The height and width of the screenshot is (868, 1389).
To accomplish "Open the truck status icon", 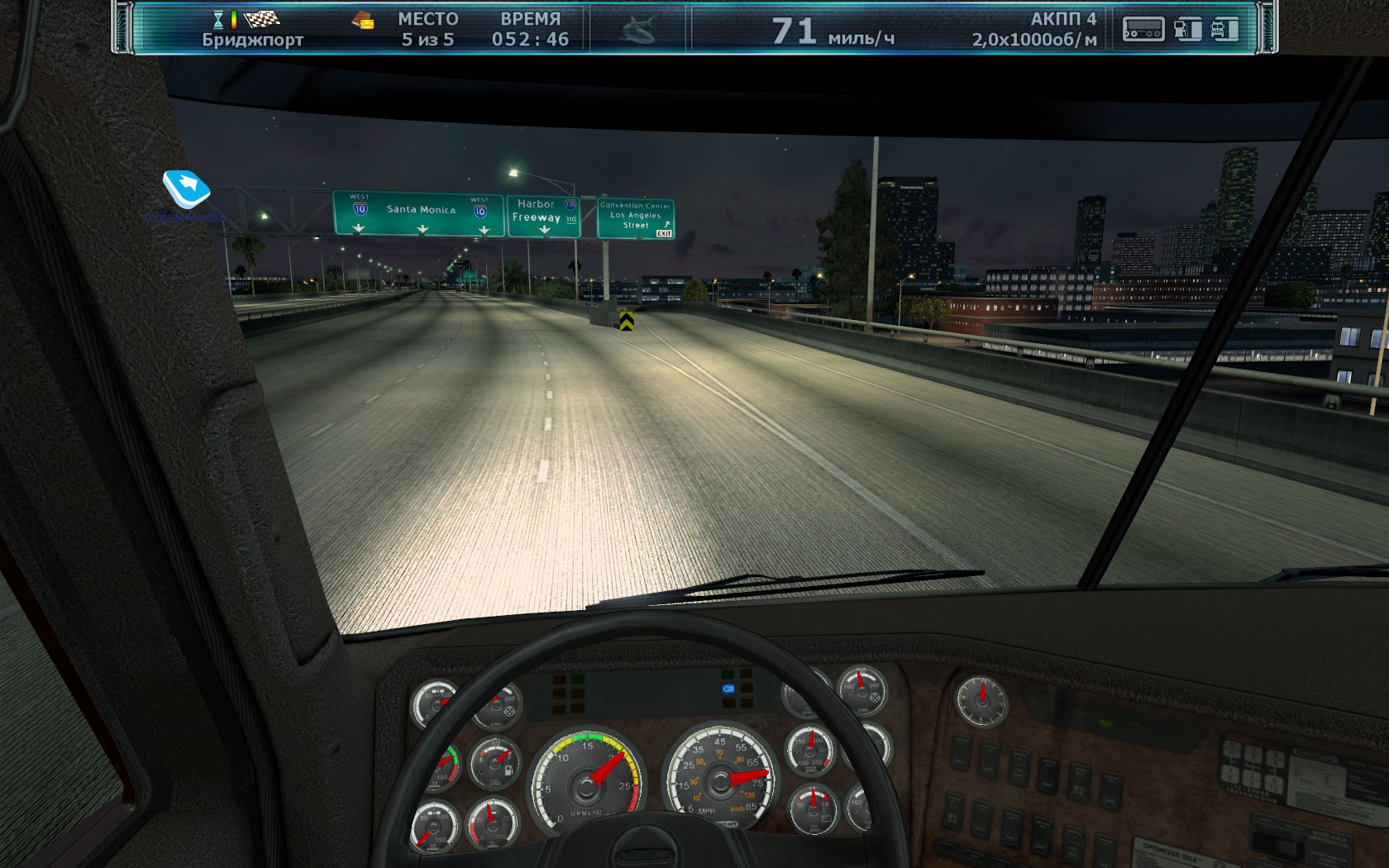I will coord(1224,30).
